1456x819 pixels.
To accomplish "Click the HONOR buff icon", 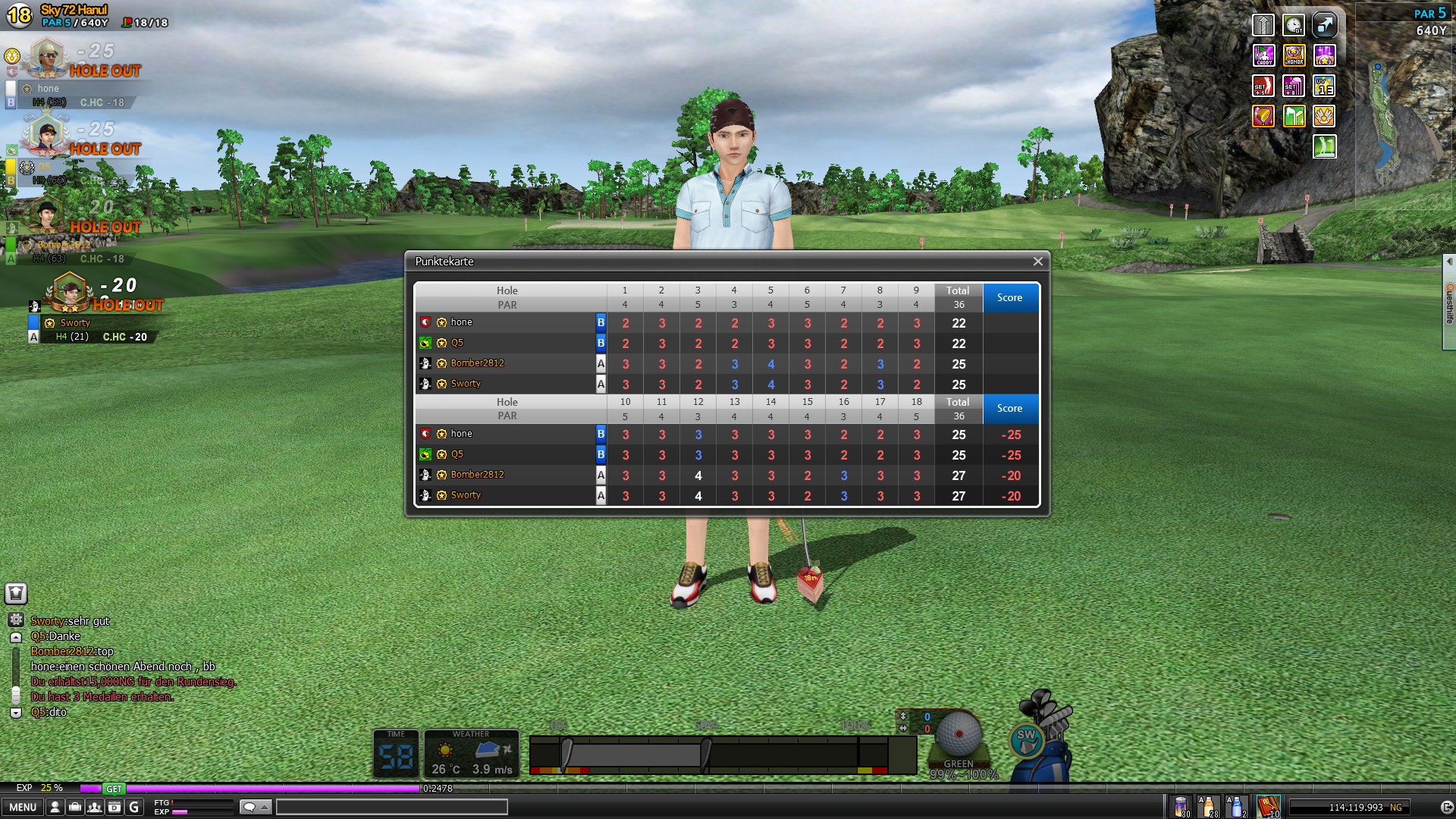I will coord(1294,55).
